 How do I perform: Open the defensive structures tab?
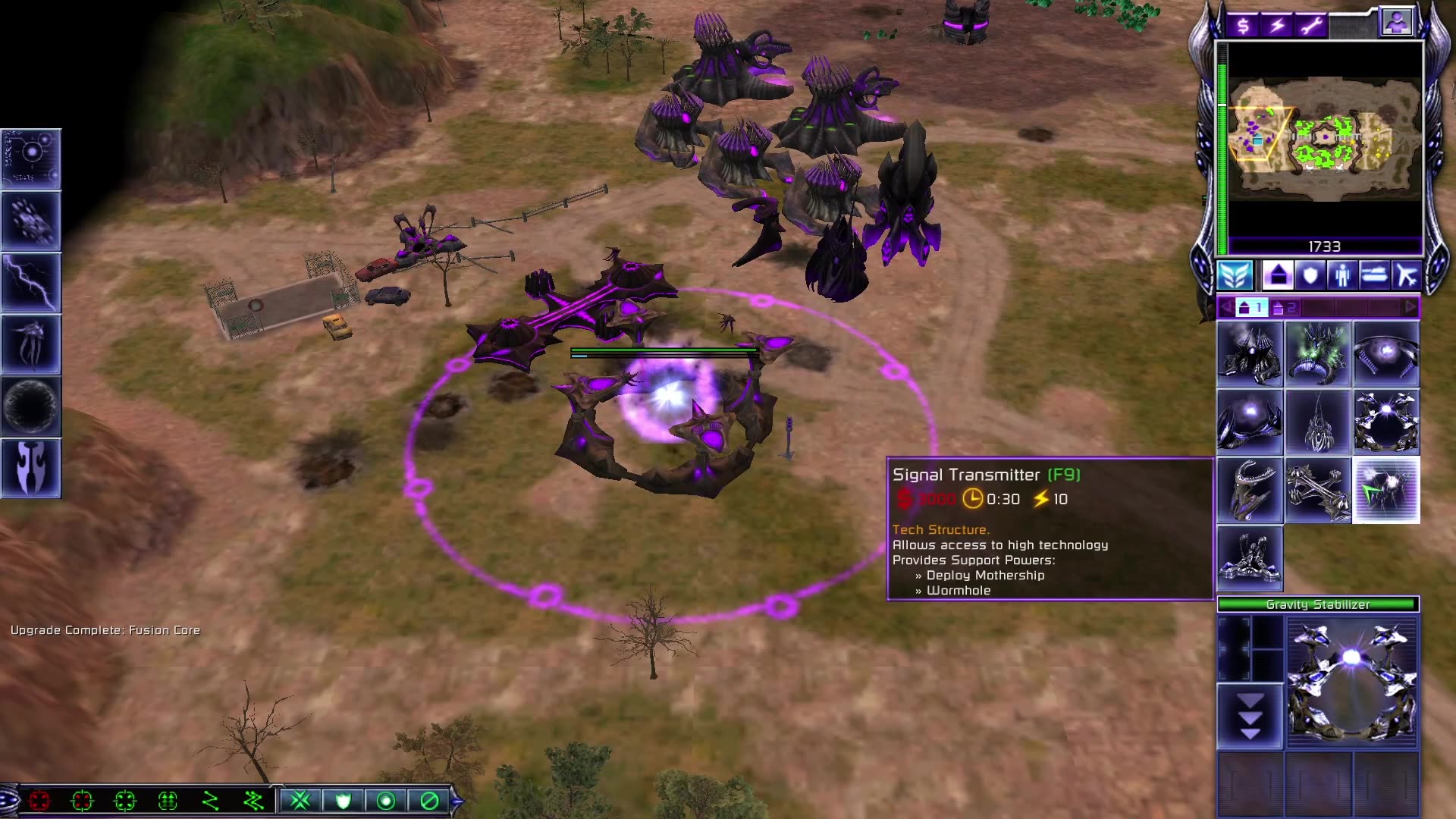pos(1310,276)
